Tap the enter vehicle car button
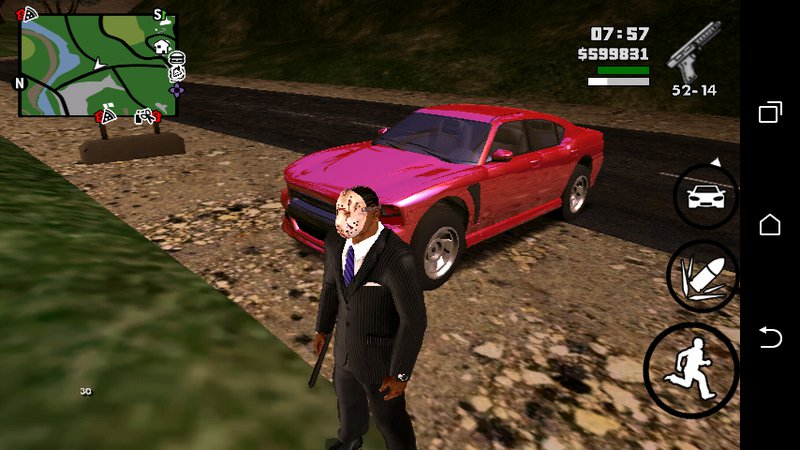The height and width of the screenshot is (450, 800). click(705, 196)
